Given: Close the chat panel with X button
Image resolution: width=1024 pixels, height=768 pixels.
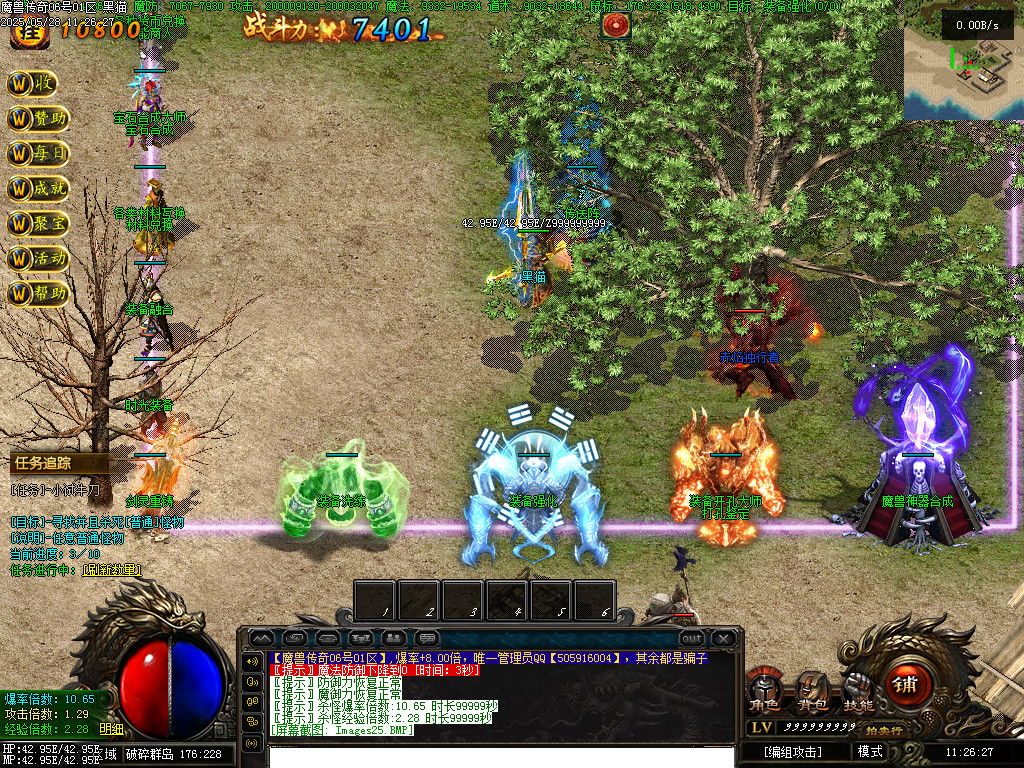Looking at the screenshot, I should click(723, 637).
